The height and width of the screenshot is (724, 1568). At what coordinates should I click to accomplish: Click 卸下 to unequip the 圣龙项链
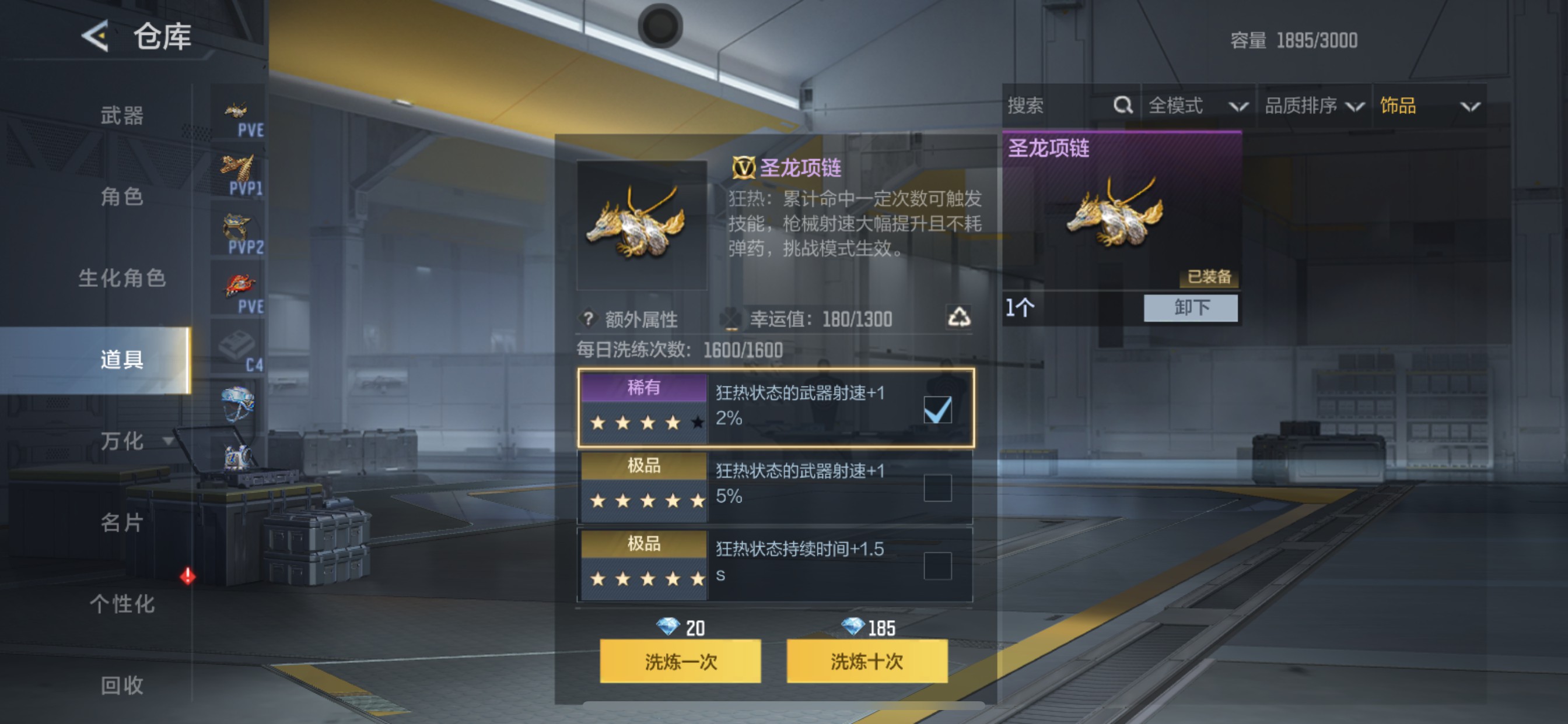[x=1191, y=308]
